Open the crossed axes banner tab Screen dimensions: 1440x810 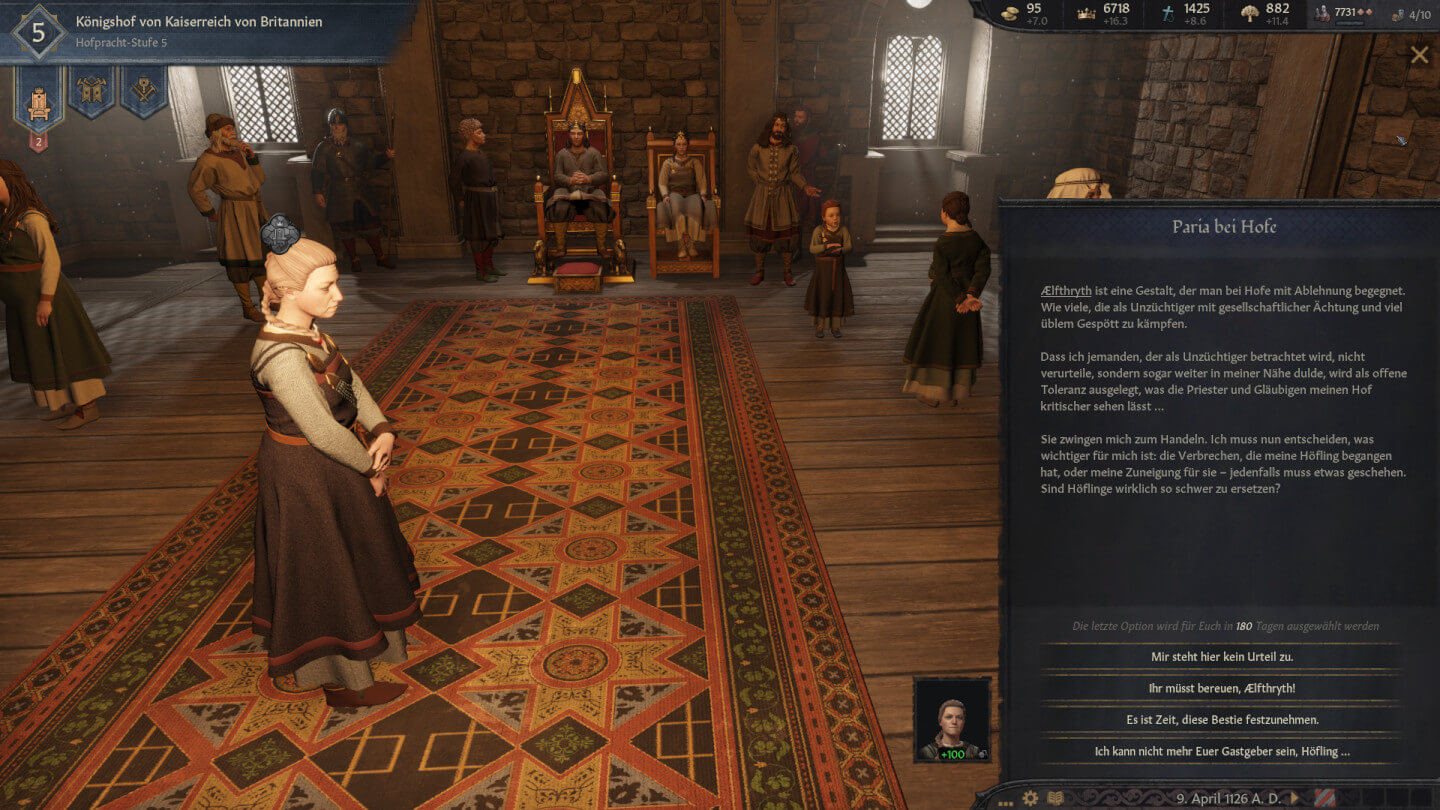point(91,90)
